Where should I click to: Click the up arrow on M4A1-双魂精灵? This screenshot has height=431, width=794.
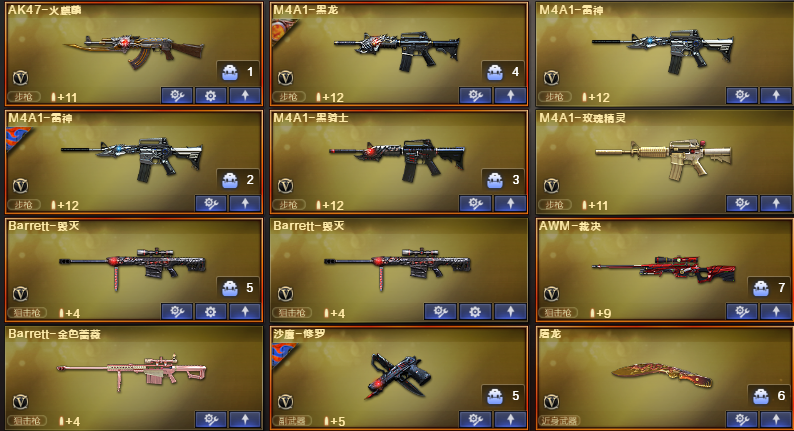pyautogui.click(x=775, y=204)
